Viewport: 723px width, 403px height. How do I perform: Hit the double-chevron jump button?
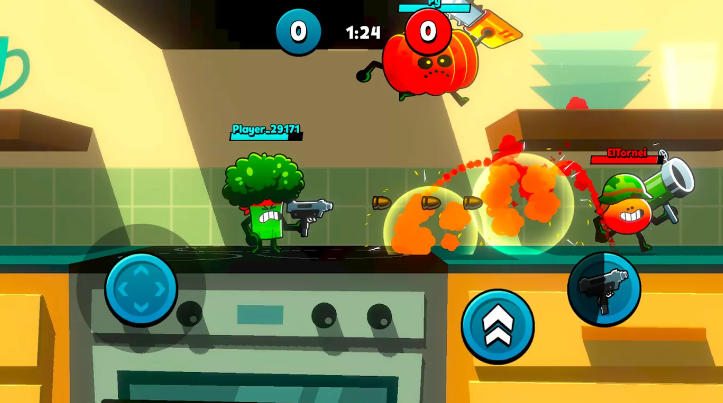(x=497, y=326)
